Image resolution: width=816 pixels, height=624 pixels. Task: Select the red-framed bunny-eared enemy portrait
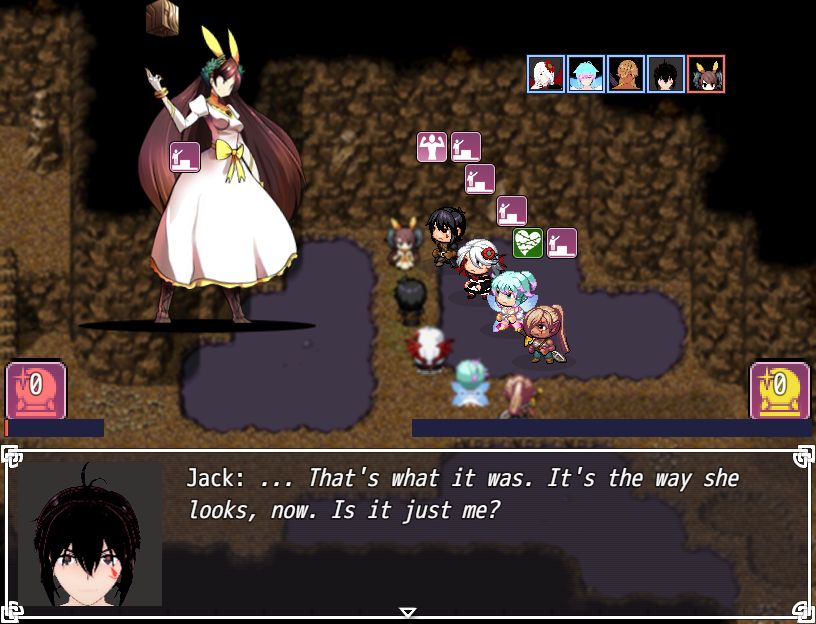pyautogui.click(x=706, y=75)
